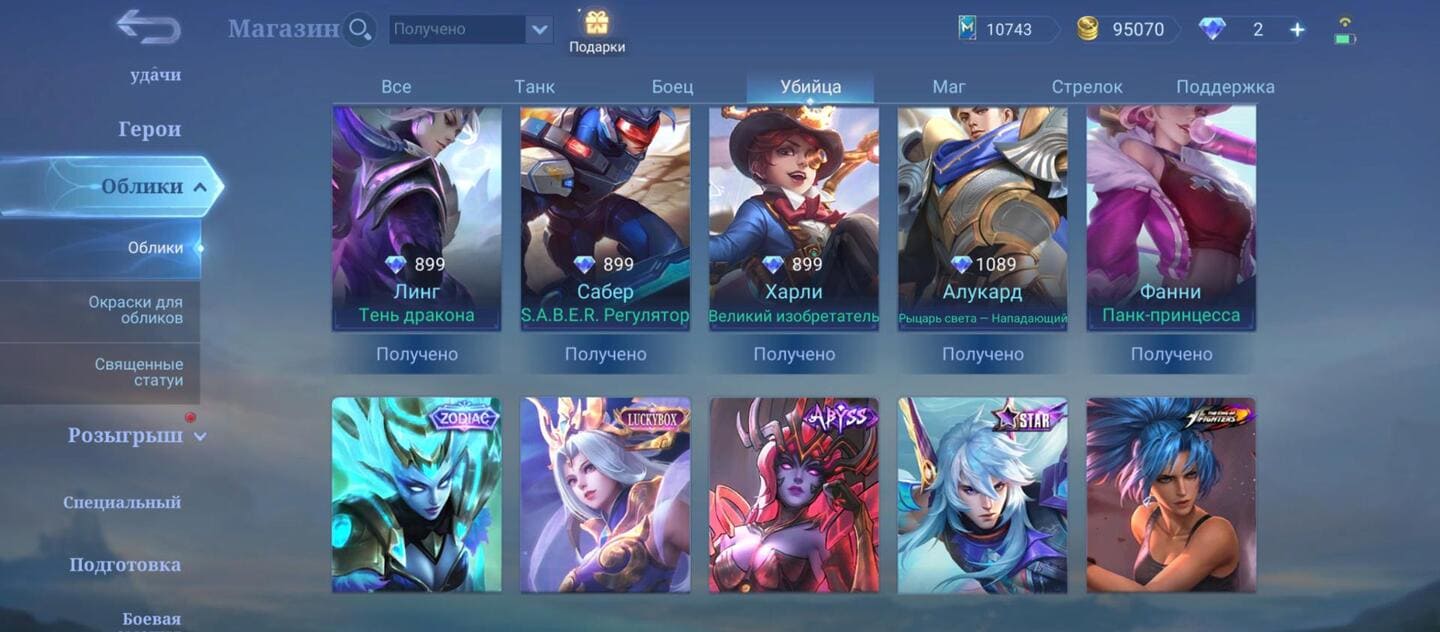Open the Специальный shop section

pos(122,502)
